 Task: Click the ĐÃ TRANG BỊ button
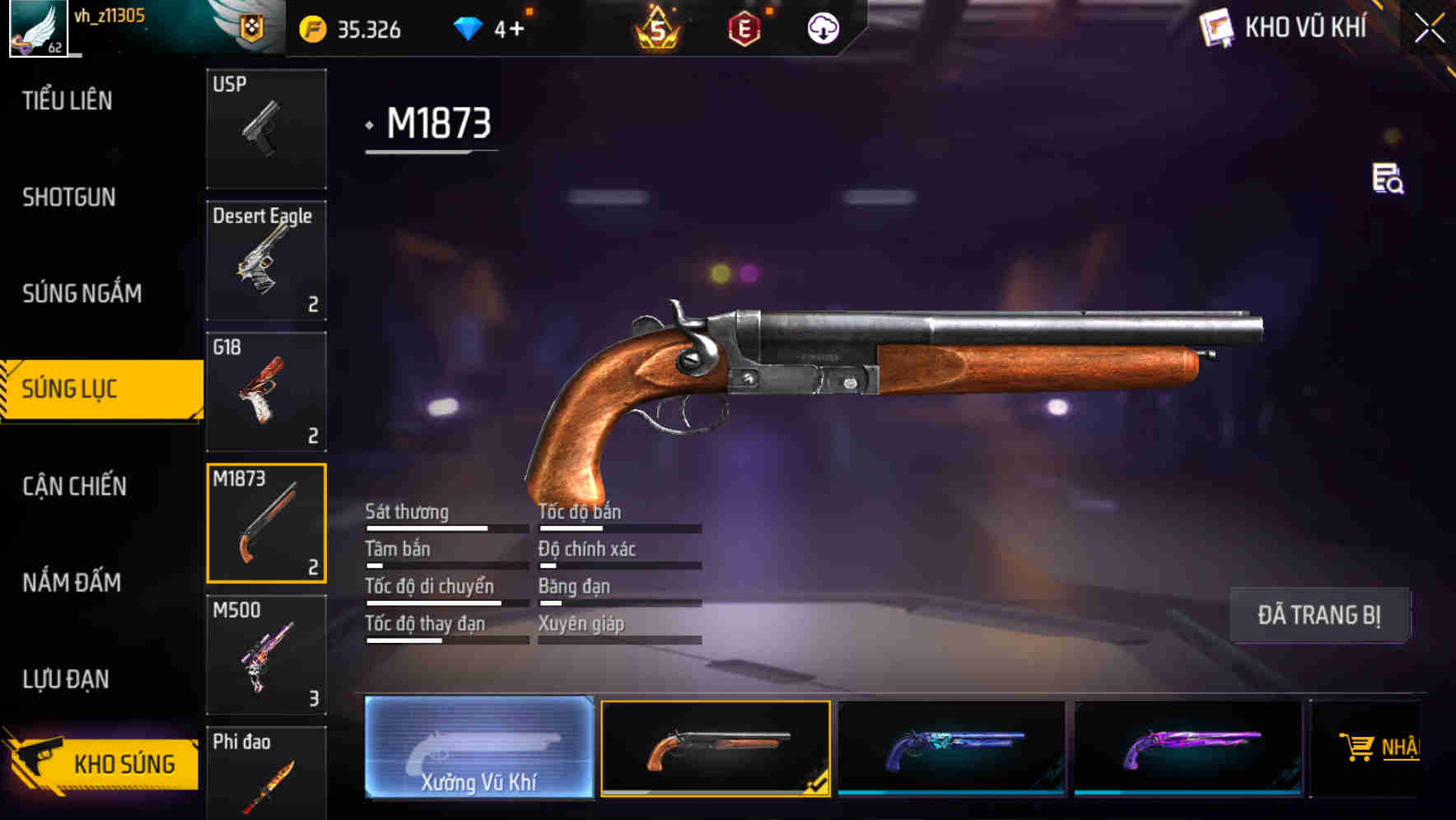click(x=1320, y=614)
